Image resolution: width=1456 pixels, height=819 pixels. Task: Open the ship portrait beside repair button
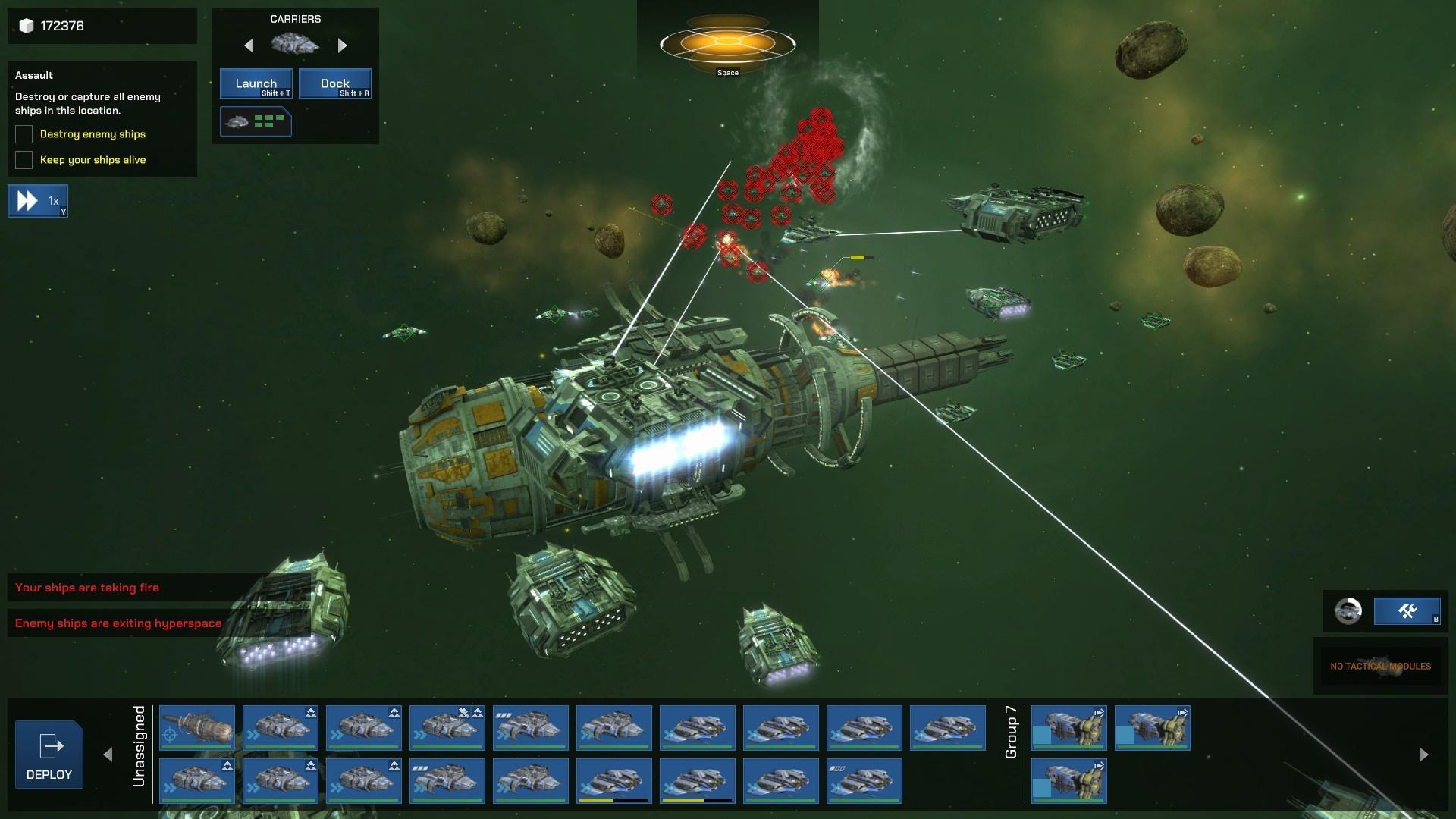pyautogui.click(x=1348, y=610)
